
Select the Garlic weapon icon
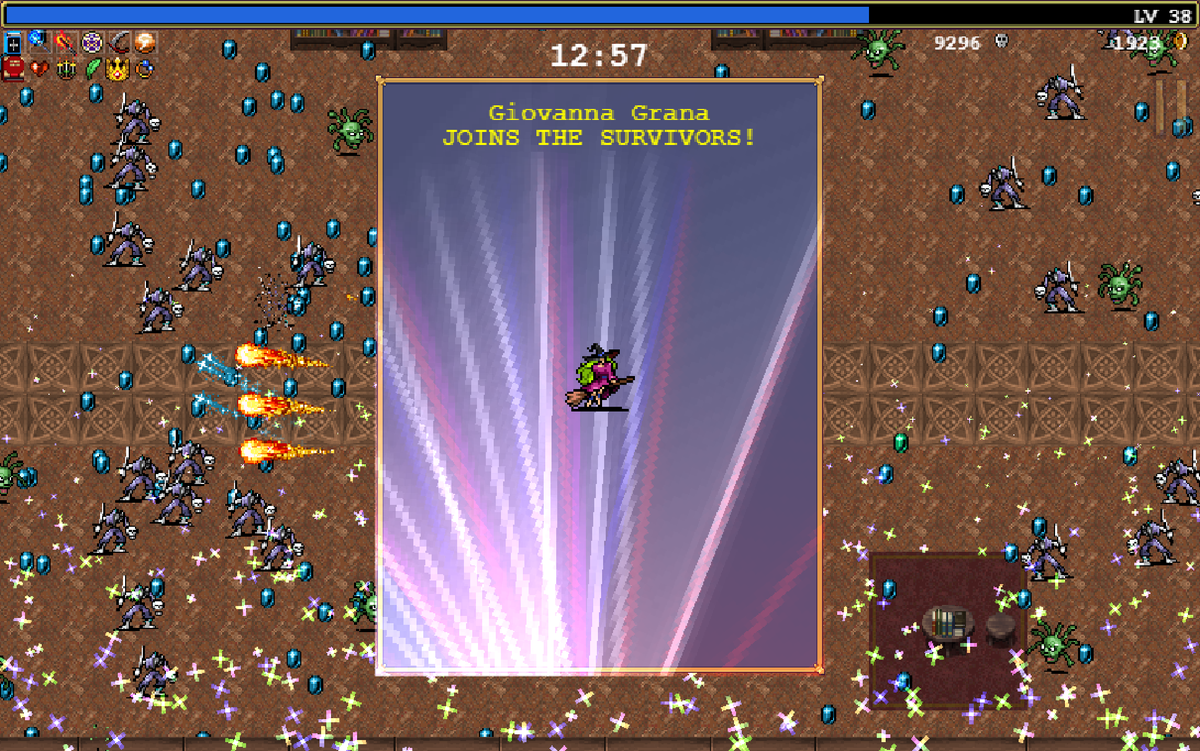[x=146, y=43]
